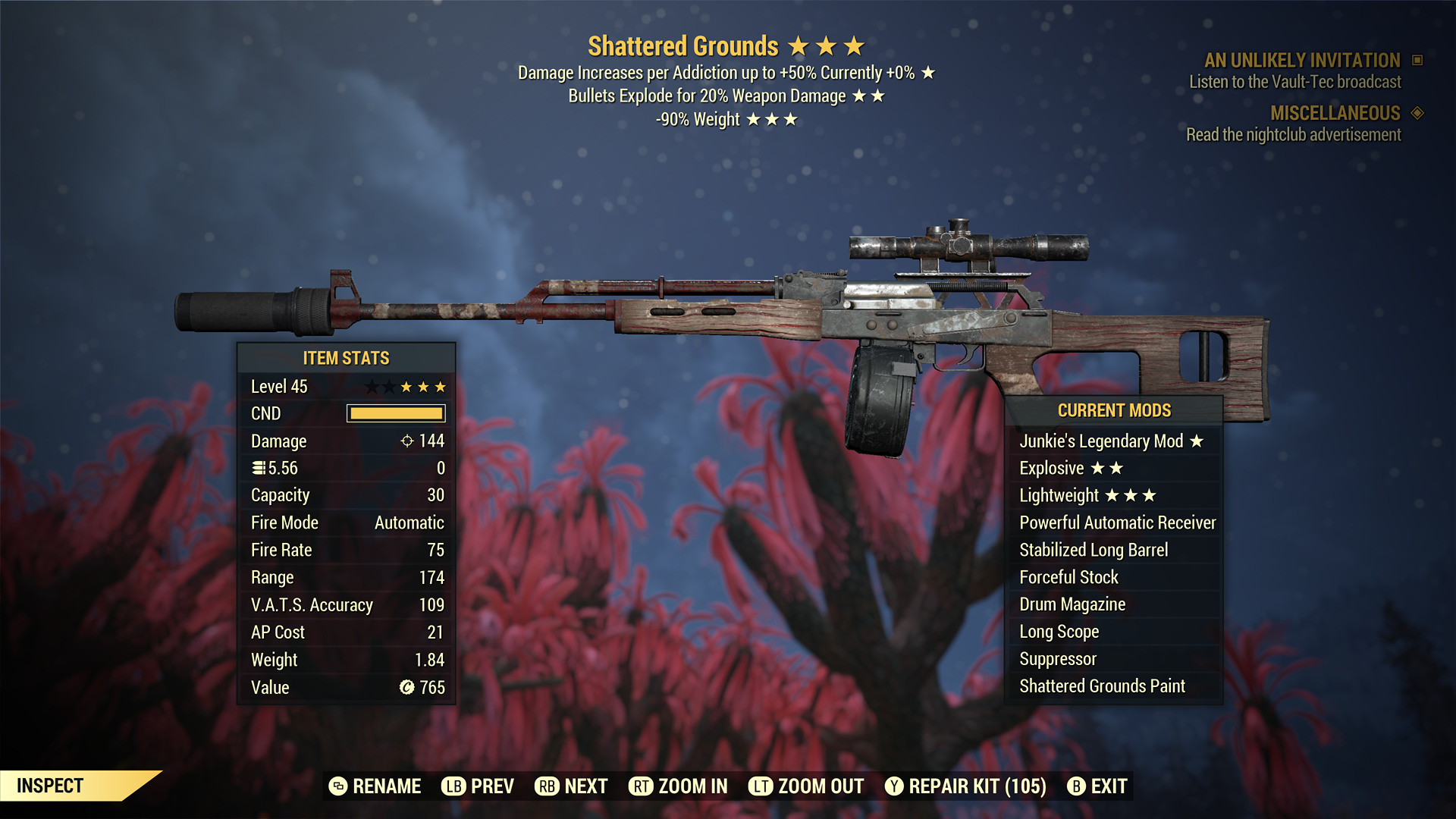This screenshot has width=1456, height=819.
Task: Click the crosshair icon next to Damage 144
Action: (x=408, y=441)
